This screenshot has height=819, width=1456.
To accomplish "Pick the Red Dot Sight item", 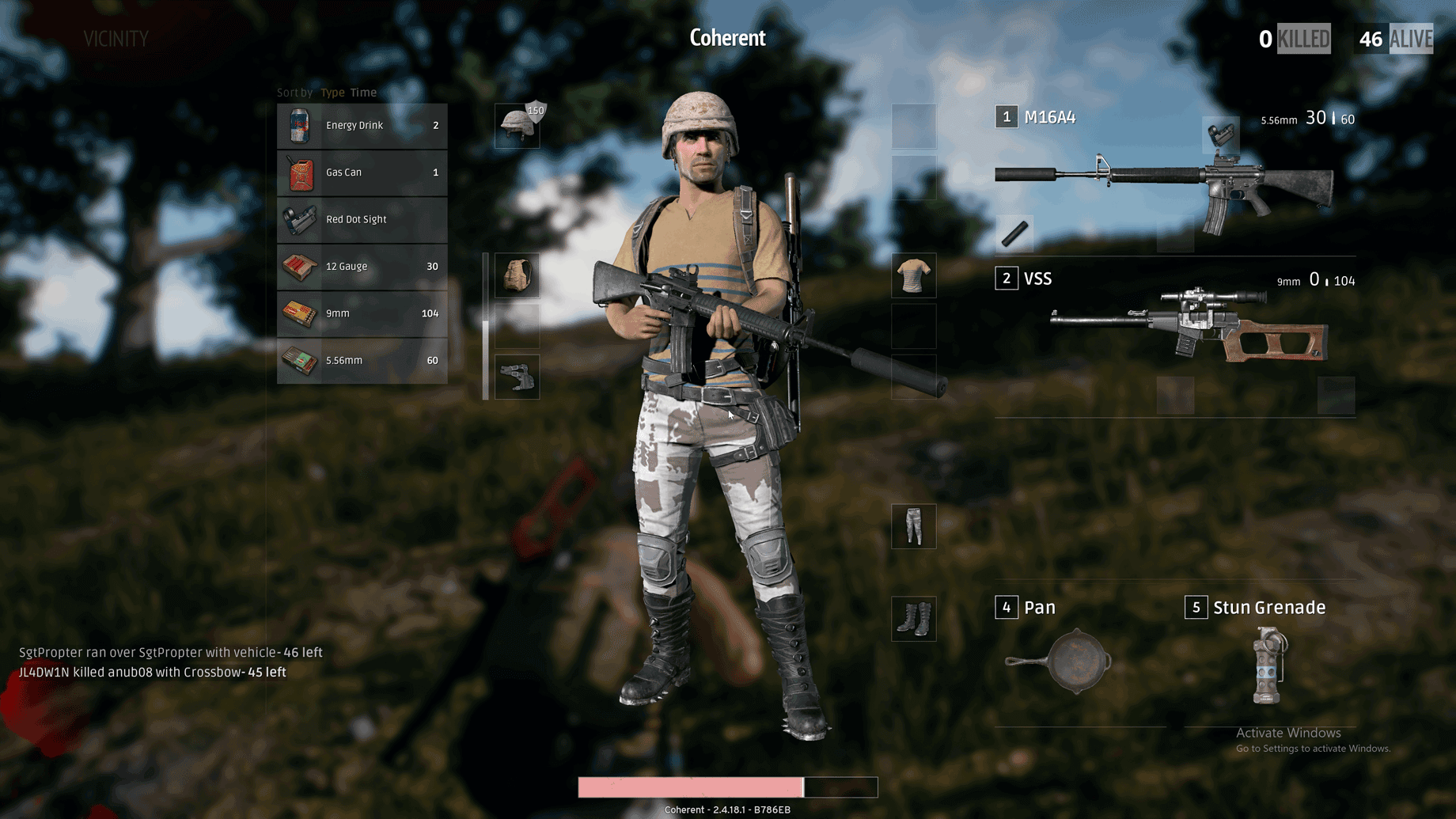I will (x=362, y=219).
